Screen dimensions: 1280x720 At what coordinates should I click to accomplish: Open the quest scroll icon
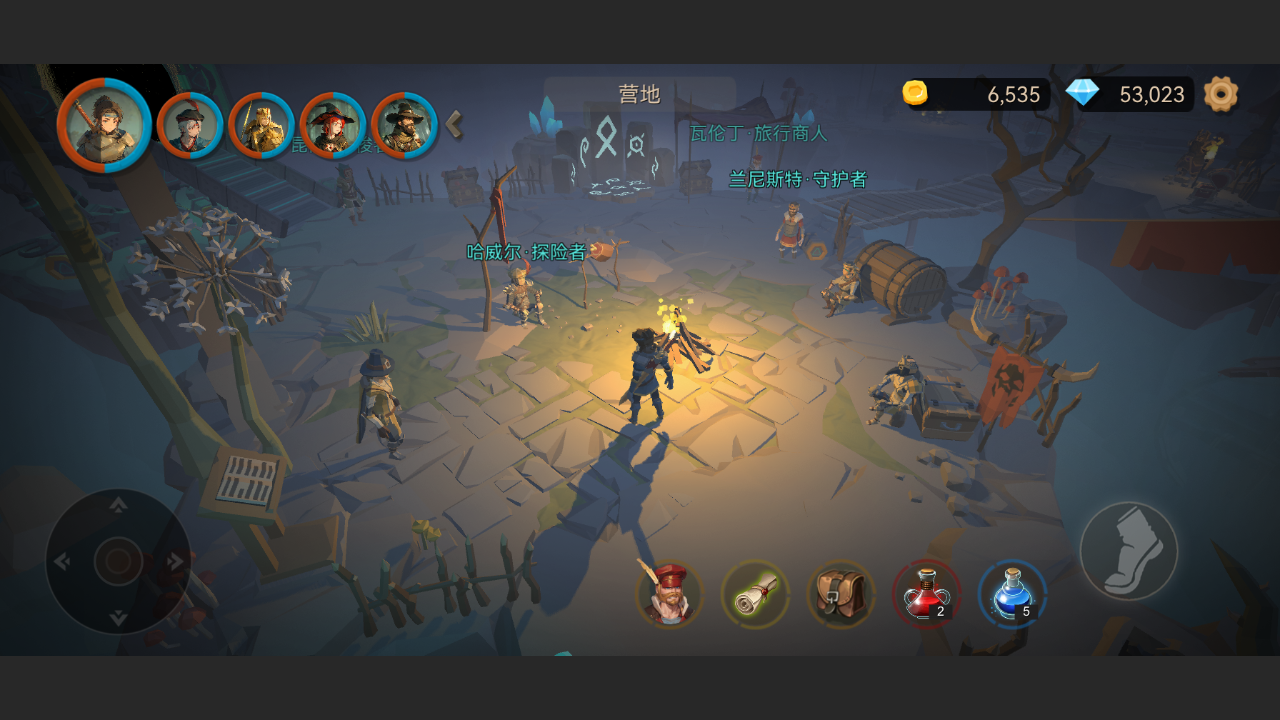(x=755, y=595)
